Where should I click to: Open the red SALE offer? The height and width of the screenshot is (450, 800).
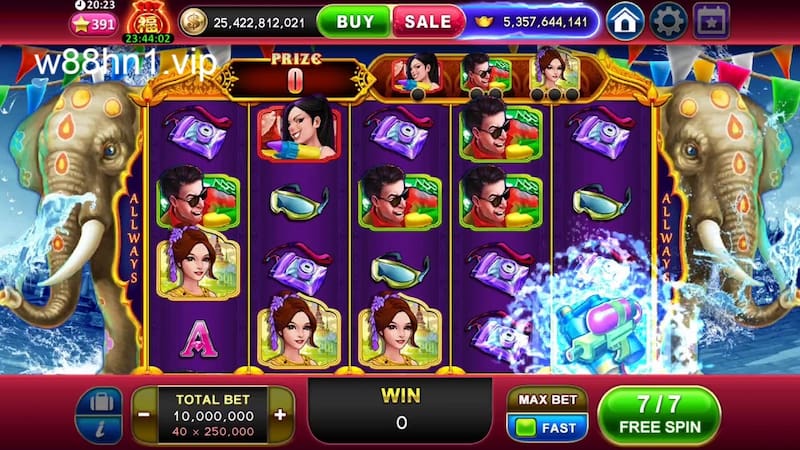pos(428,20)
